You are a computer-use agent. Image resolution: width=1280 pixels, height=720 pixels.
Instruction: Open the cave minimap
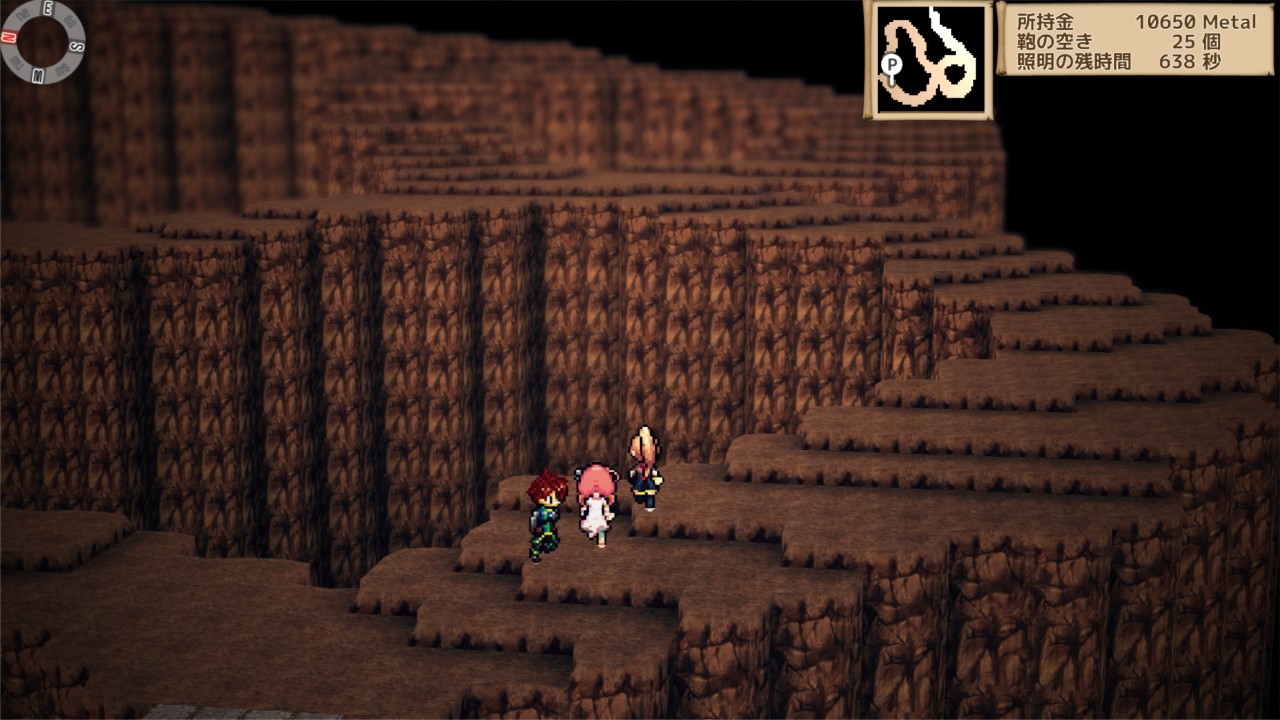[929, 60]
